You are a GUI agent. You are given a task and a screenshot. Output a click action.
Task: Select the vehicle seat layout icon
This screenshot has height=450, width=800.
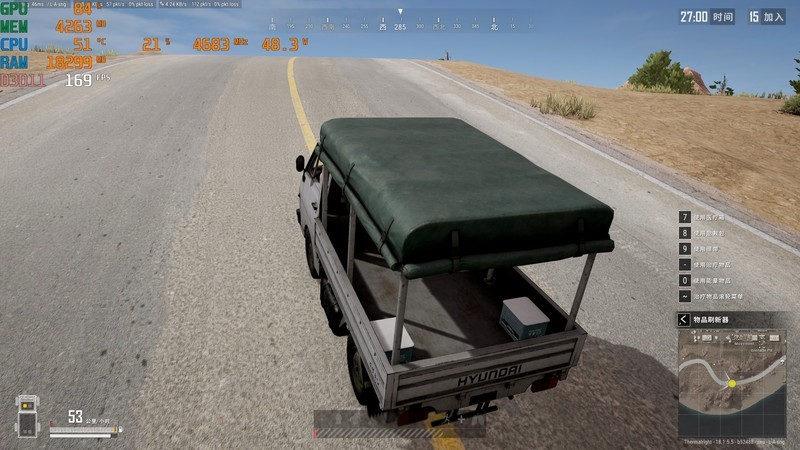click(x=27, y=416)
